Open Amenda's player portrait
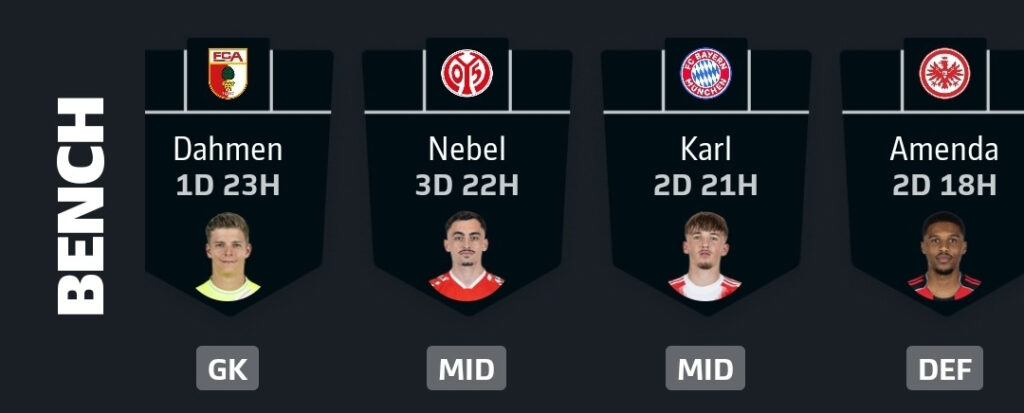This screenshot has width=1024, height=413. pyautogui.click(x=945, y=256)
